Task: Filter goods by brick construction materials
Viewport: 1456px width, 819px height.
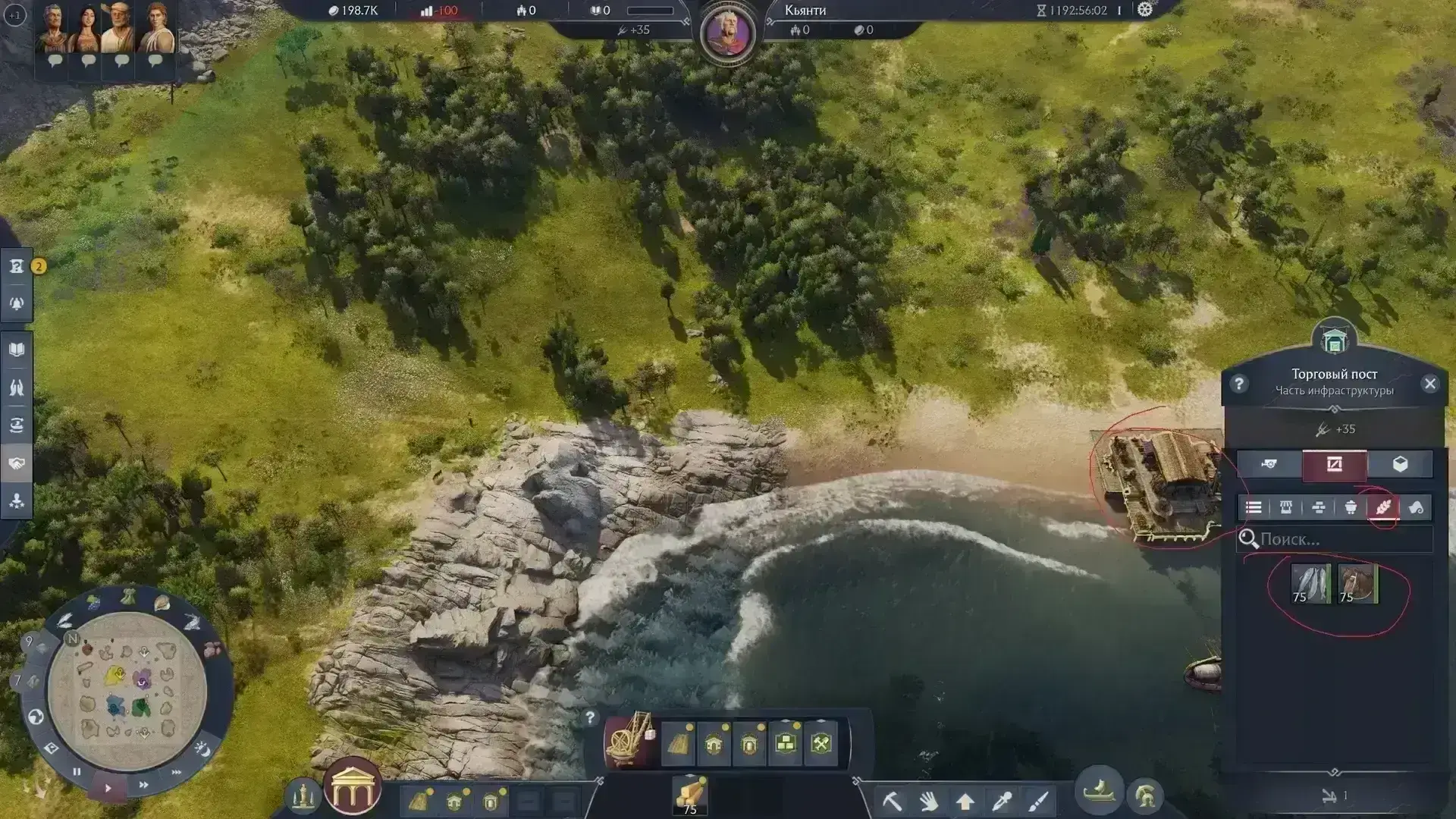Action: coord(1318,508)
